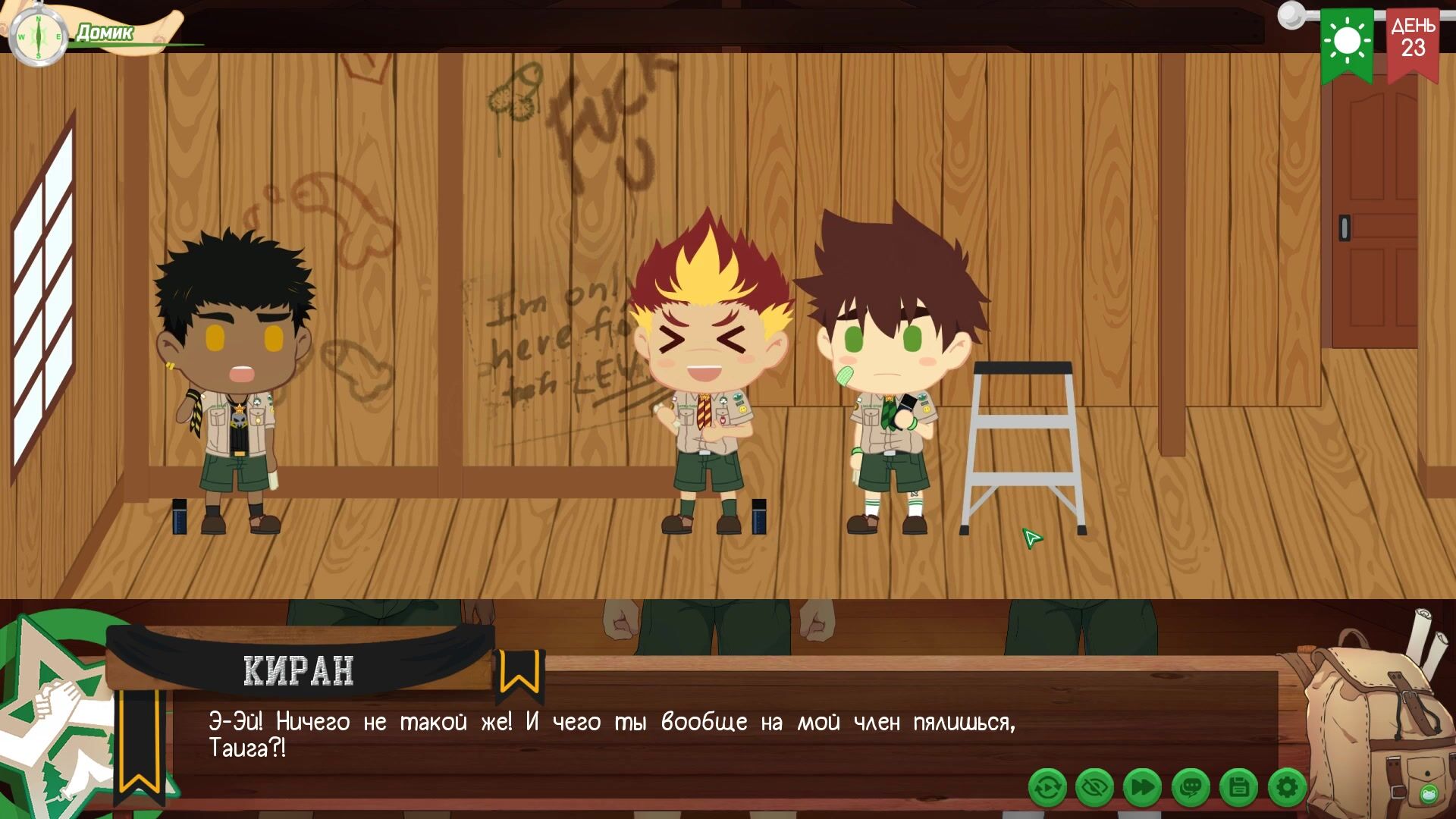This screenshot has width=1456, height=819.
Task: Click the frog badge on the backpack
Action: tap(1428, 795)
